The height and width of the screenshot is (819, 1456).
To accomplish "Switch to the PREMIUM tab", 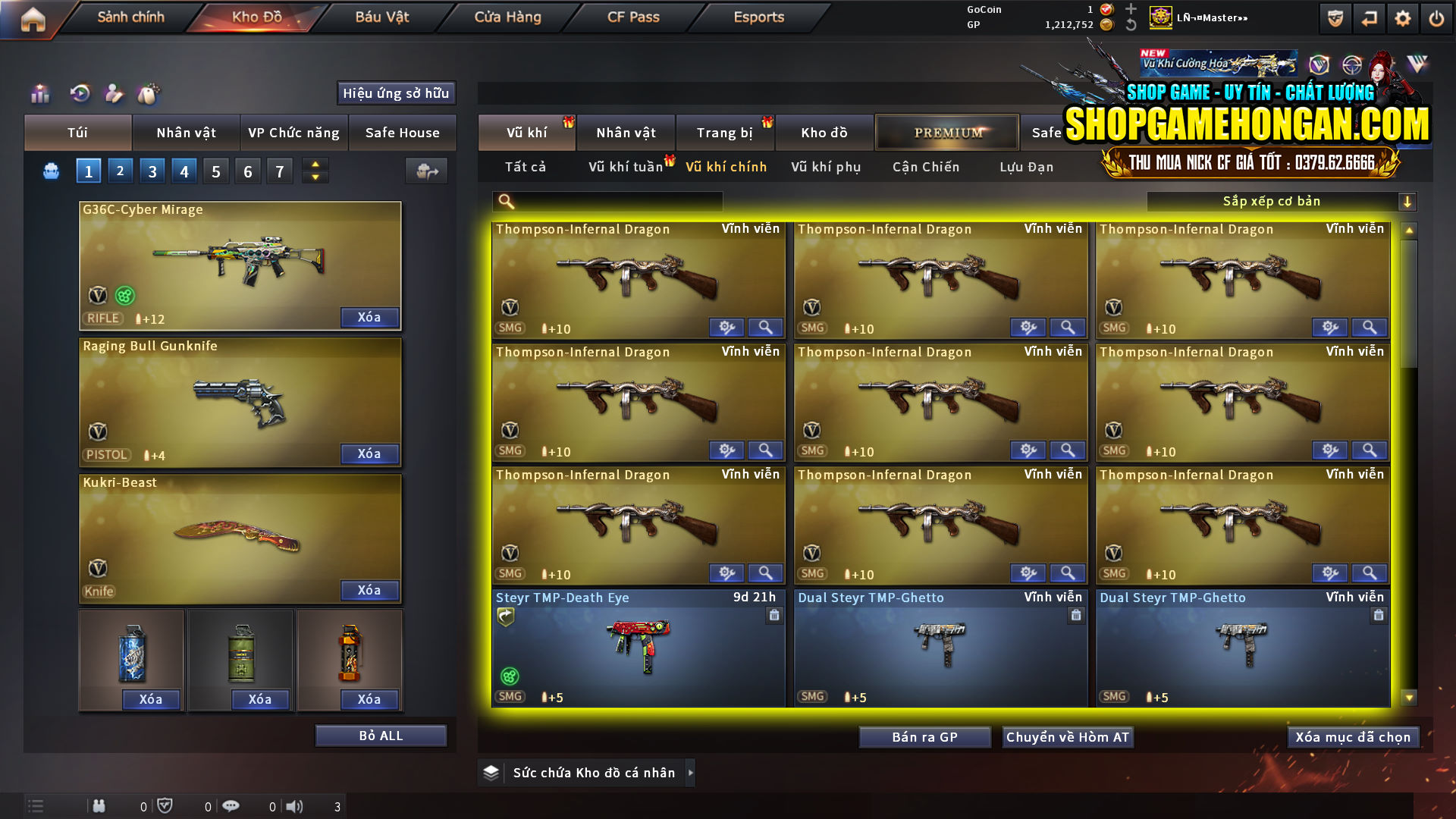I will pos(947,132).
